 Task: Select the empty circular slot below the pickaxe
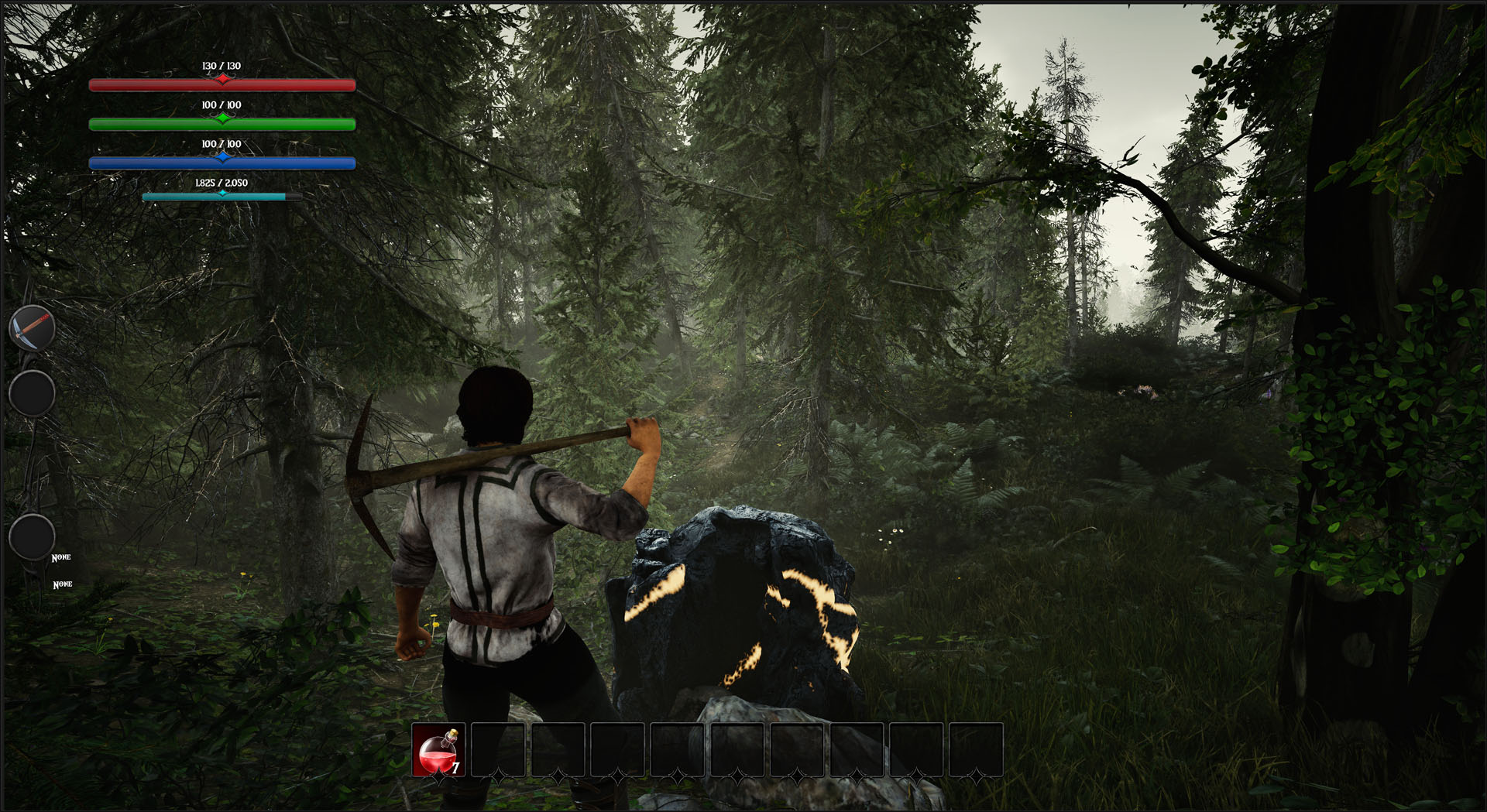(32, 394)
